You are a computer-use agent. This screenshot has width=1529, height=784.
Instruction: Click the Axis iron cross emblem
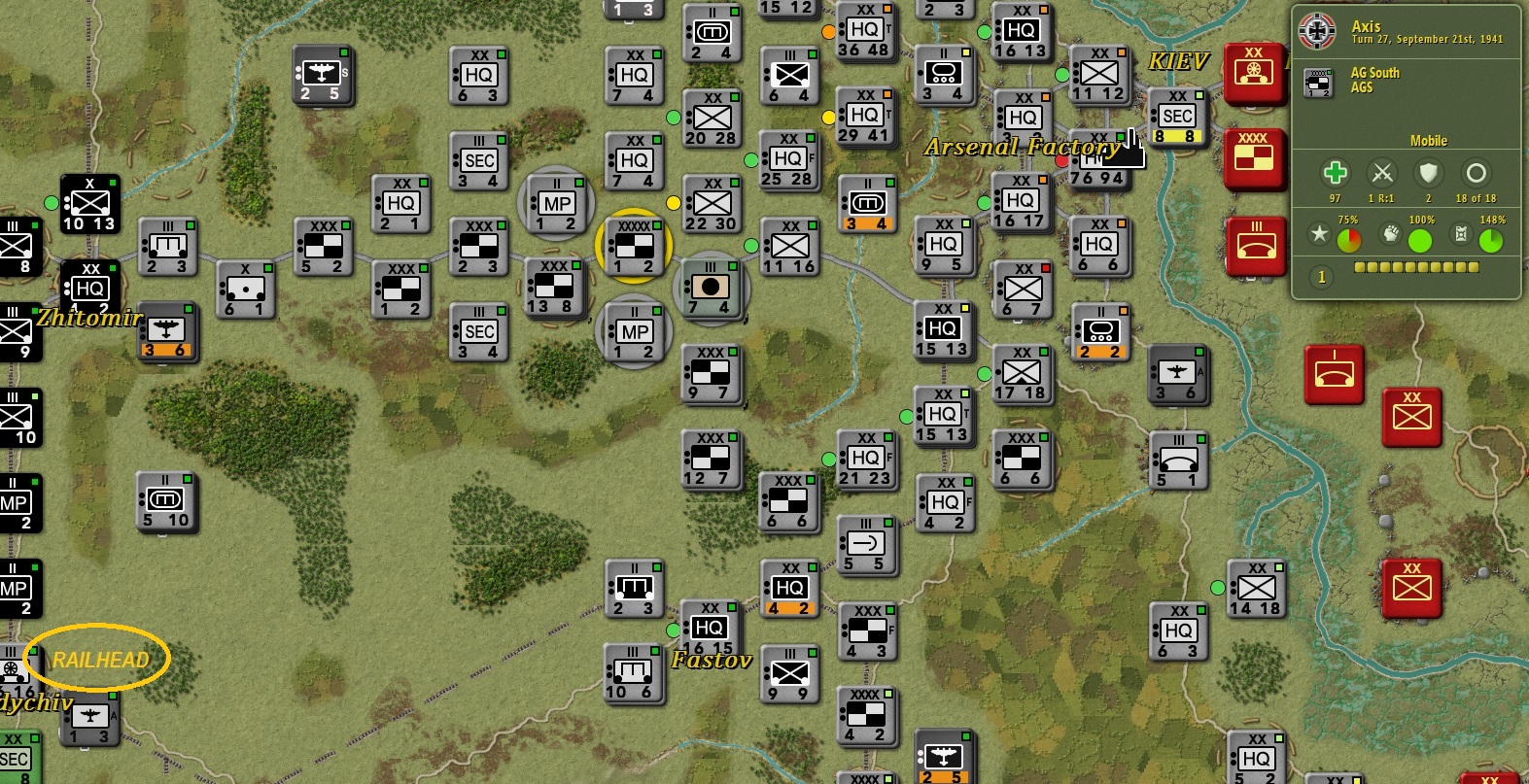(x=1318, y=28)
